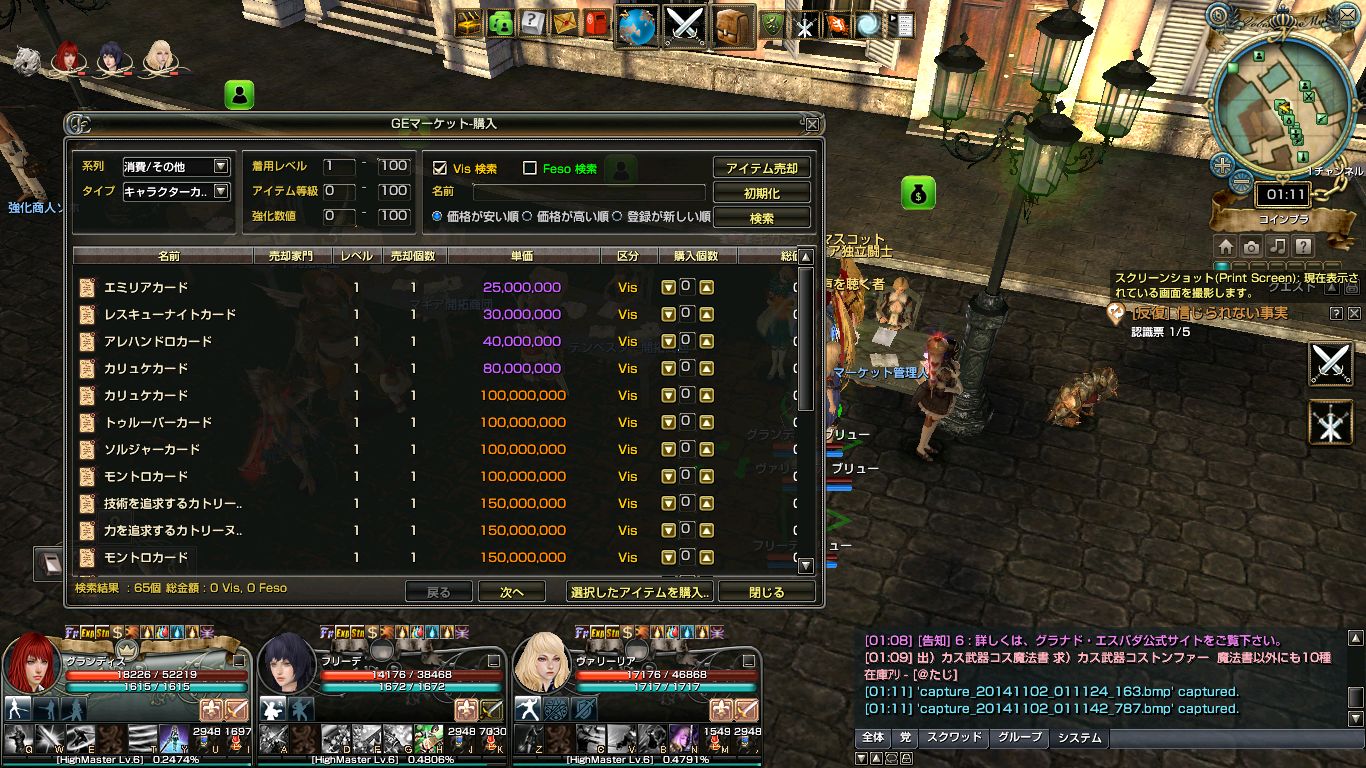Toggle the Vis 検索 checkbox

[x=440, y=168]
